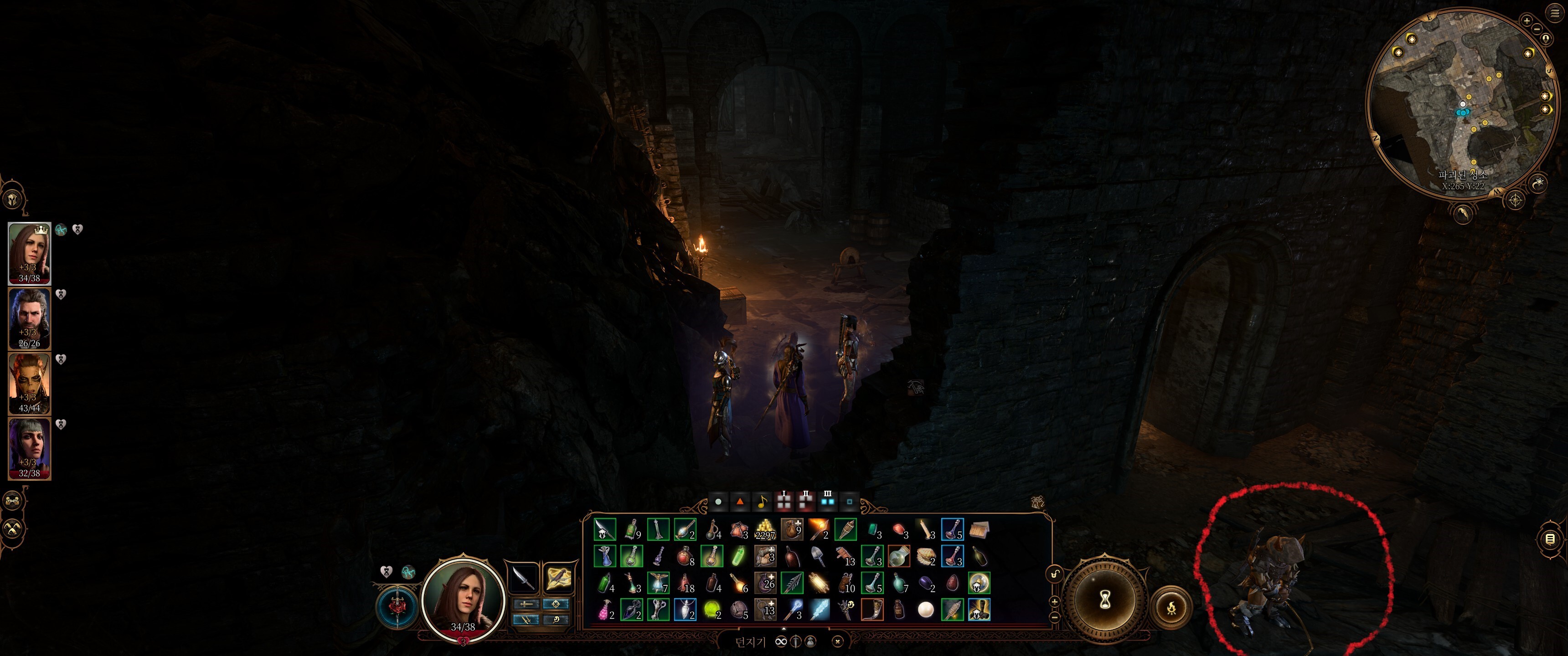This screenshot has height=656, width=1568.
Task: Select the white pearl item slot
Action: click(x=925, y=609)
